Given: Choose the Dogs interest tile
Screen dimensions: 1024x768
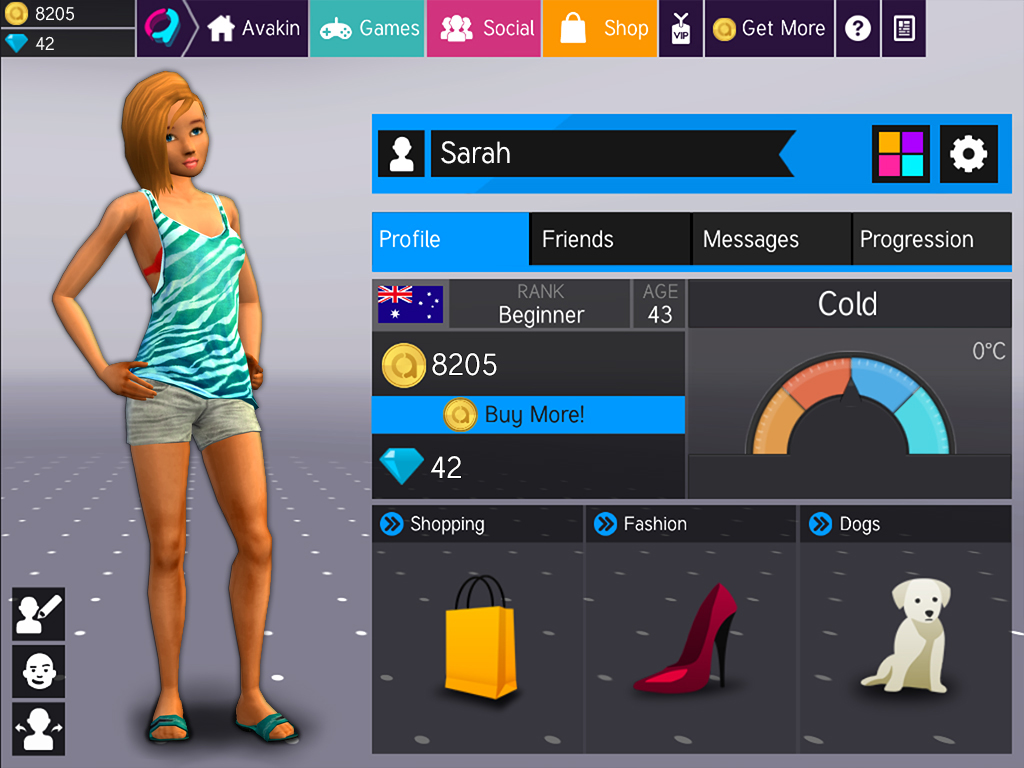Looking at the screenshot, I should tap(905, 630).
